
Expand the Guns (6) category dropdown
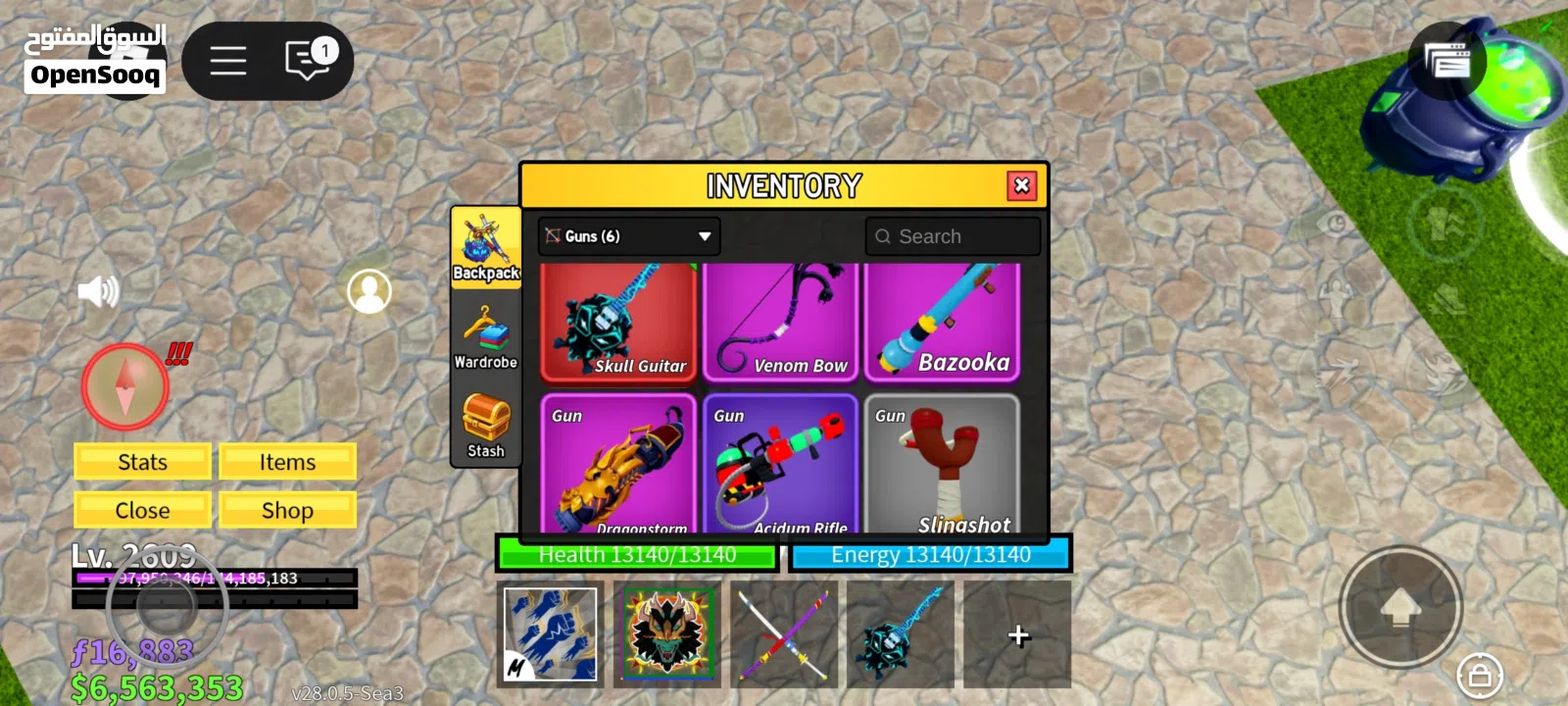tap(627, 235)
